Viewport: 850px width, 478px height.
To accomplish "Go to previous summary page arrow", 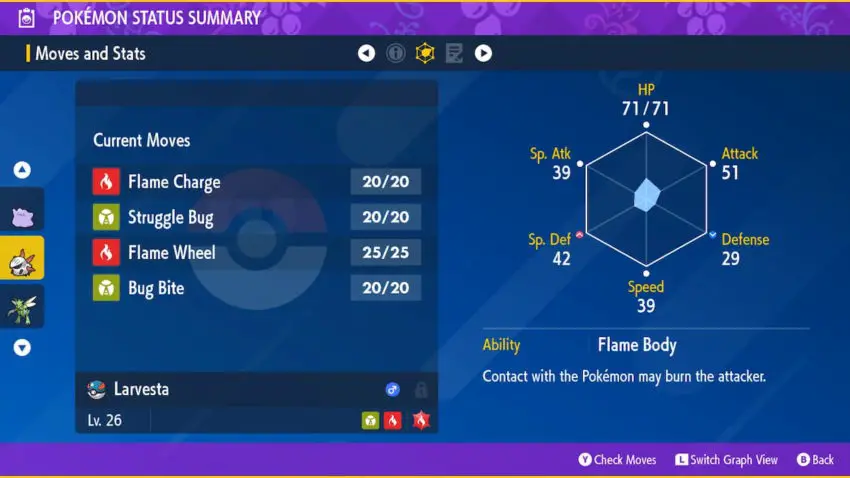I will click(x=366, y=53).
